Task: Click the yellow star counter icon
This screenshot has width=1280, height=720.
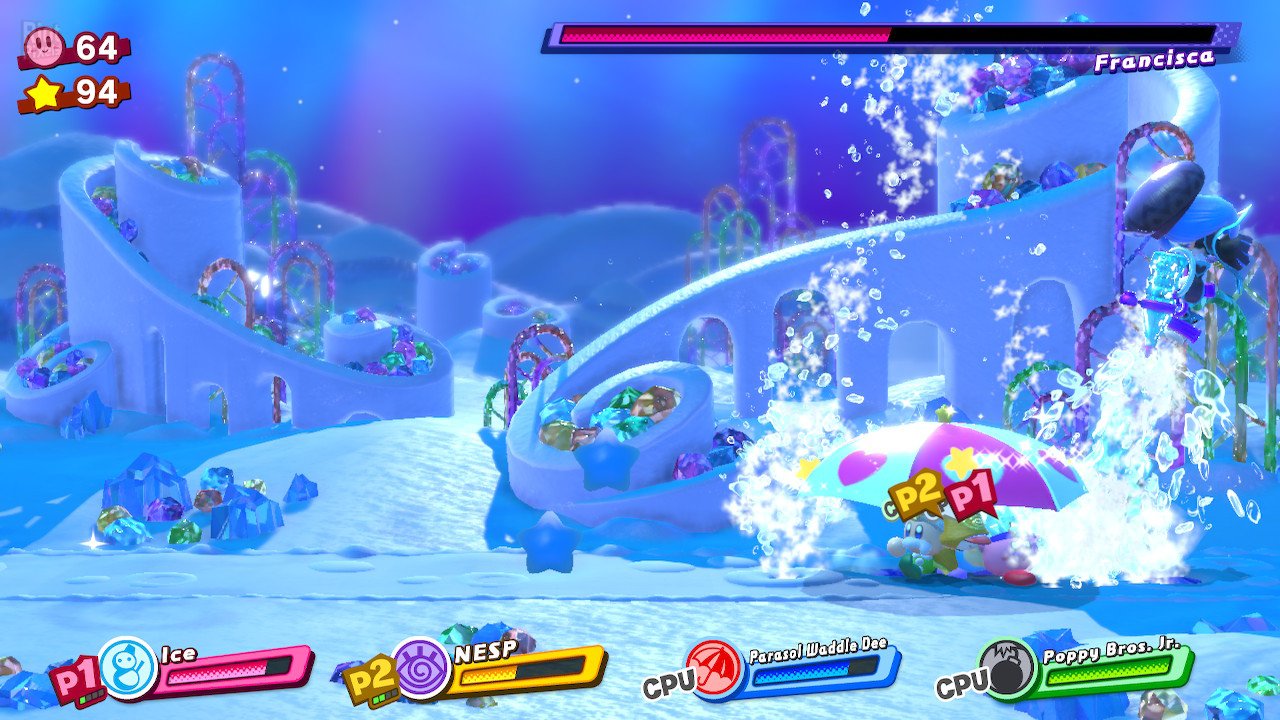Action: 44,93
